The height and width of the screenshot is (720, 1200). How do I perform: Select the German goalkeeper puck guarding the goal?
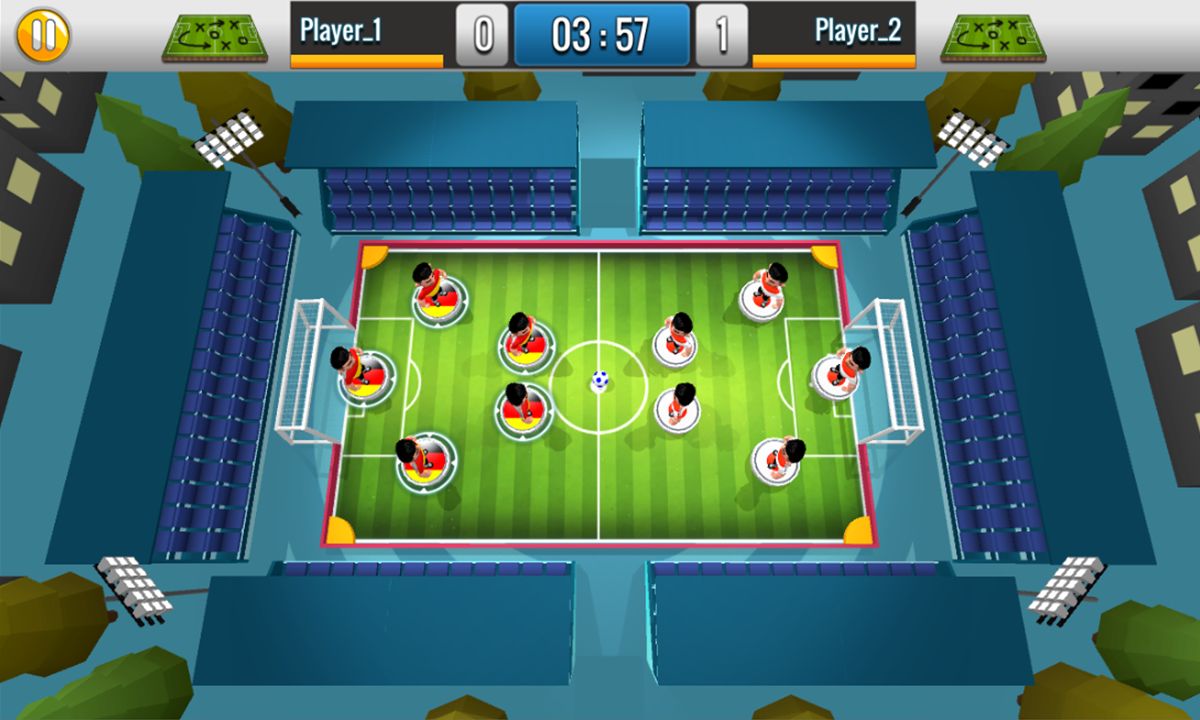point(364,375)
